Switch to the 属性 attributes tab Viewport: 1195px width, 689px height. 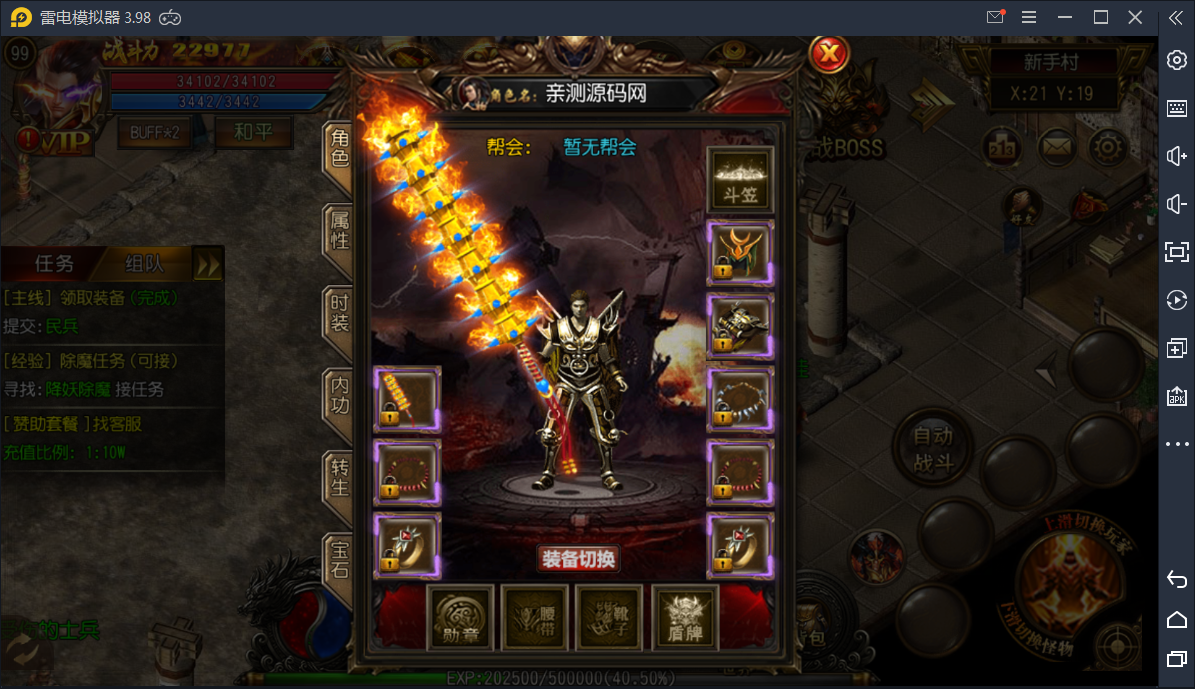pyautogui.click(x=340, y=230)
